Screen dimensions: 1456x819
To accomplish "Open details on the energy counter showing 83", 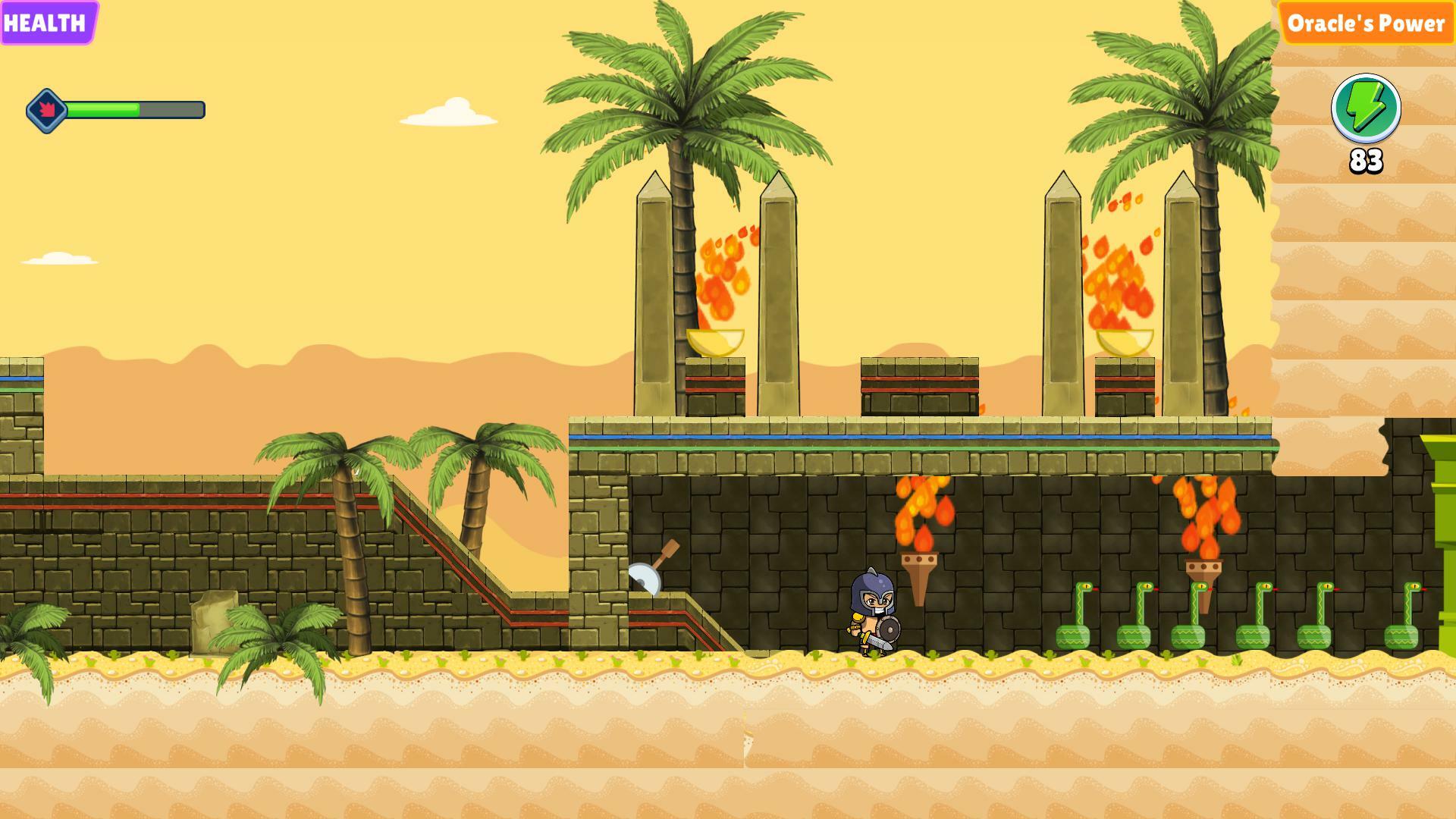I will [x=1368, y=162].
